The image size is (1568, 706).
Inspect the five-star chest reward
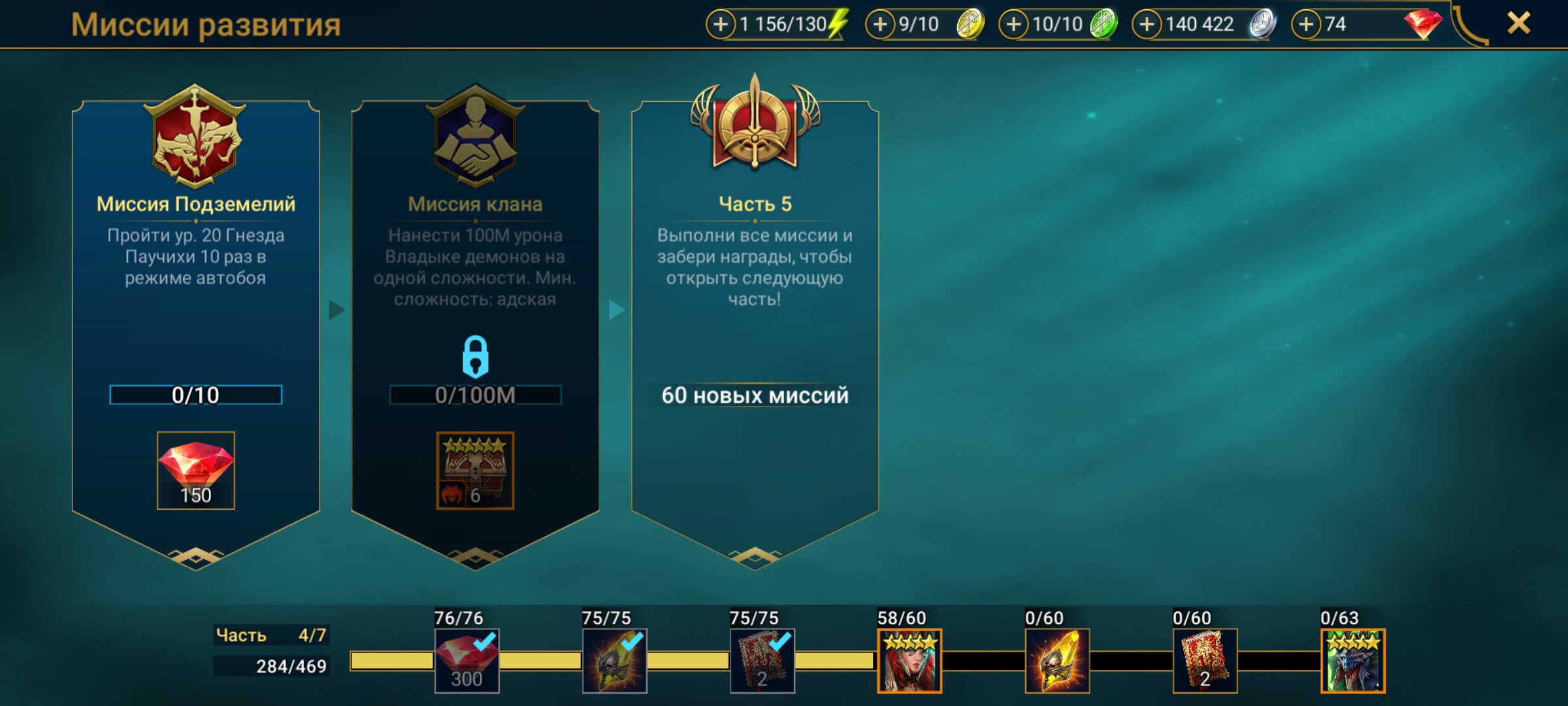[x=475, y=471]
